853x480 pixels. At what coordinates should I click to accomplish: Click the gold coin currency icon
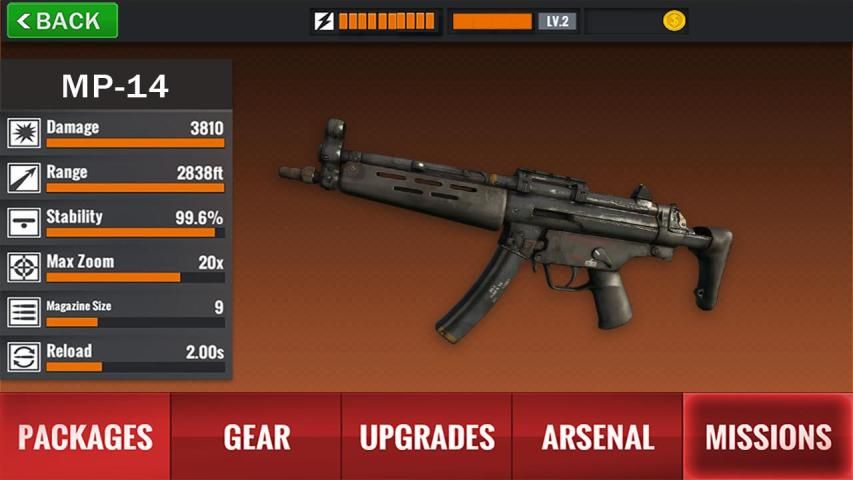coord(674,21)
